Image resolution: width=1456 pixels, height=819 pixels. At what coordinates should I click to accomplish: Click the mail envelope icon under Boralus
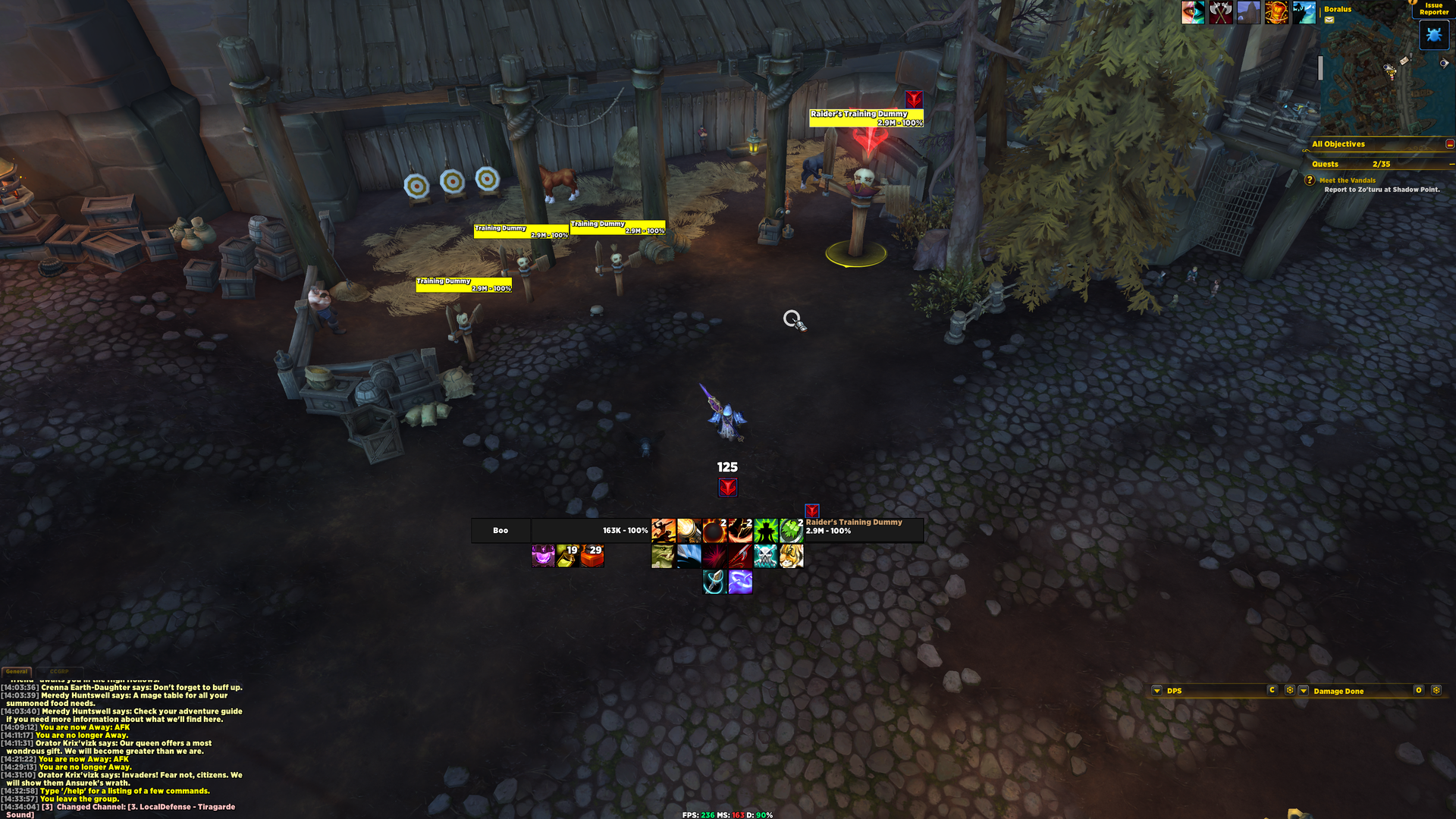coord(1329,20)
